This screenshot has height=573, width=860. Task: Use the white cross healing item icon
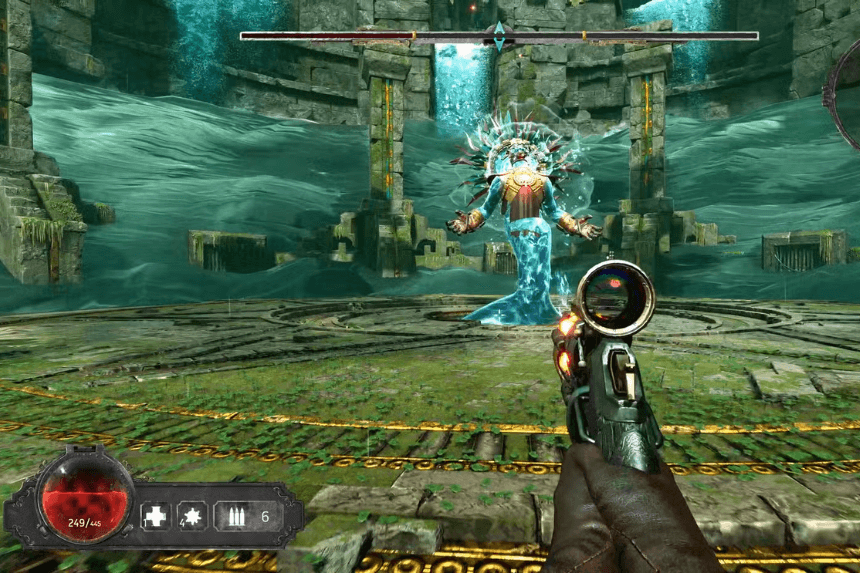coord(155,516)
